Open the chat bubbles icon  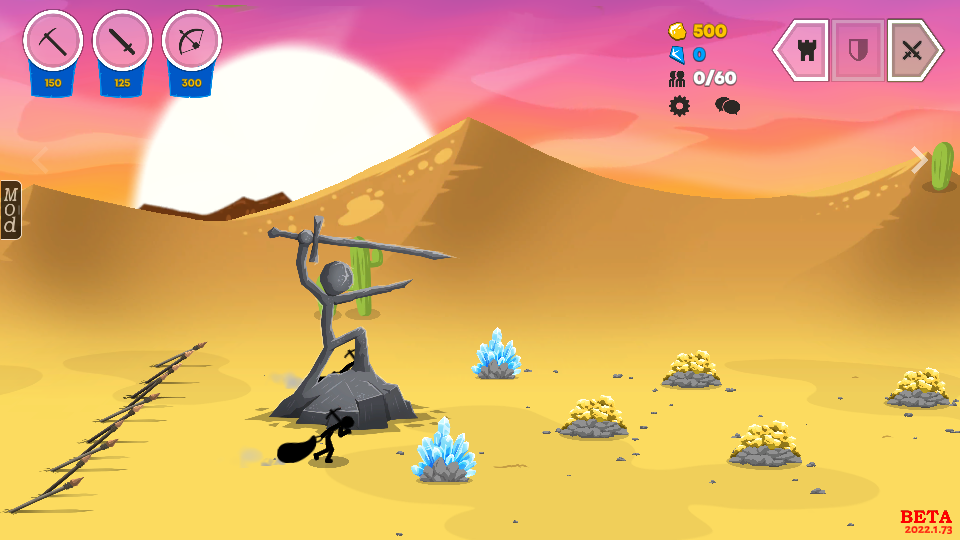(x=727, y=106)
